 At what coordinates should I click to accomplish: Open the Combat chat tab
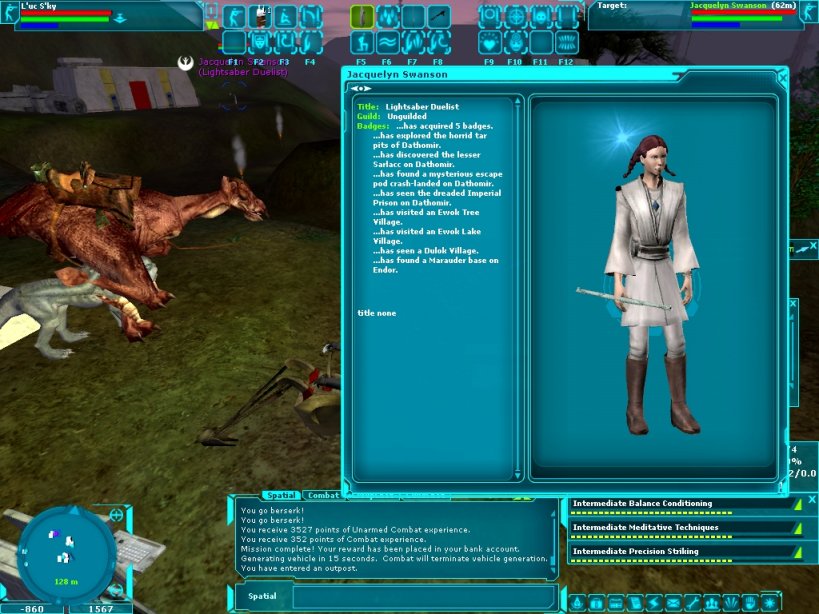[x=323, y=495]
